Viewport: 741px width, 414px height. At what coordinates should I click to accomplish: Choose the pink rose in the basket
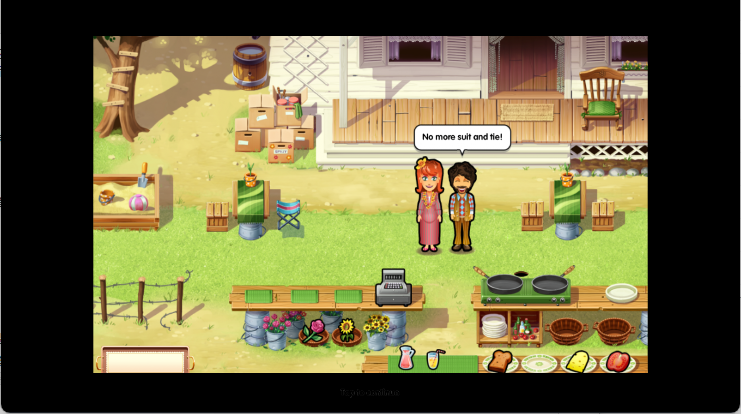coord(314,330)
